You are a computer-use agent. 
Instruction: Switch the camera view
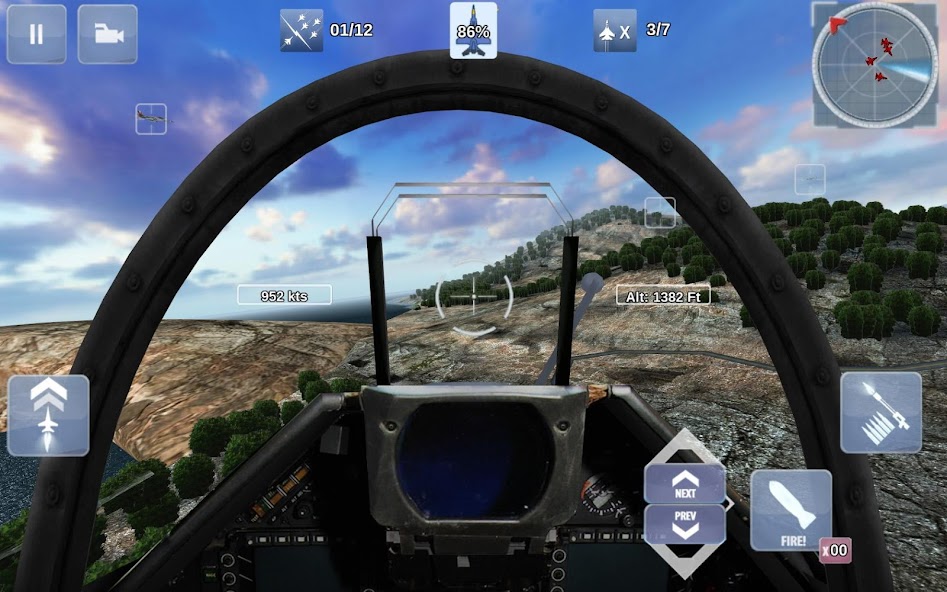pyautogui.click(x=108, y=34)
